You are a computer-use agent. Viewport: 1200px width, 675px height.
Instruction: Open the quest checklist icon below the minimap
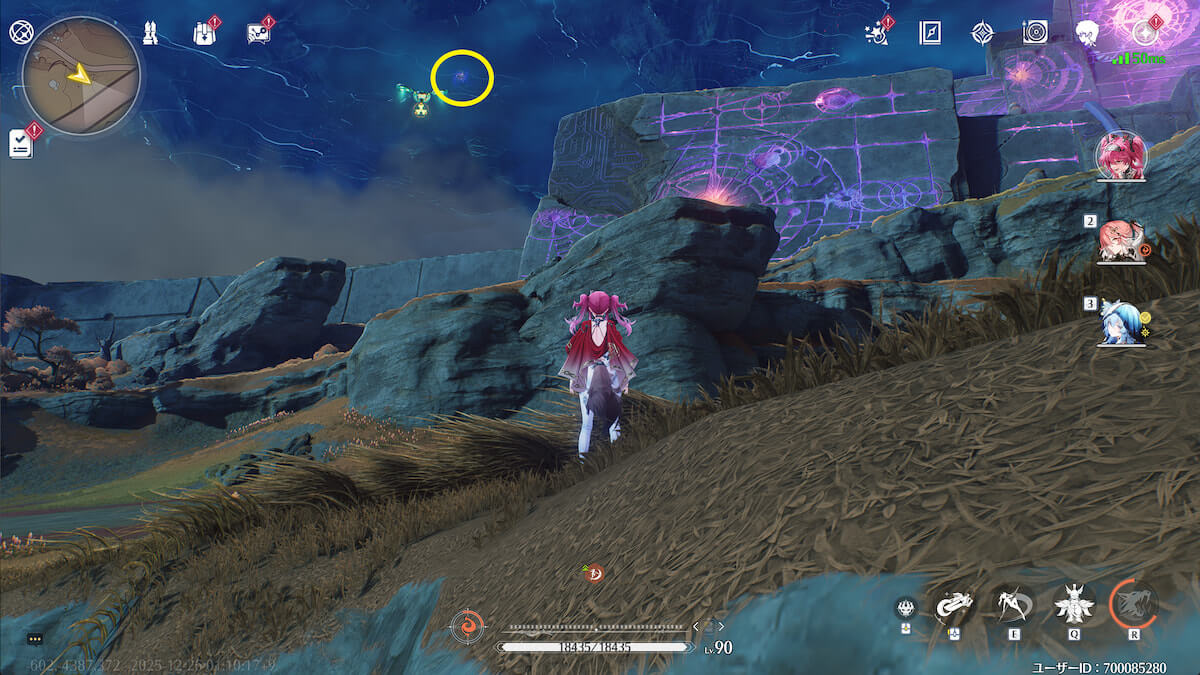21,143
